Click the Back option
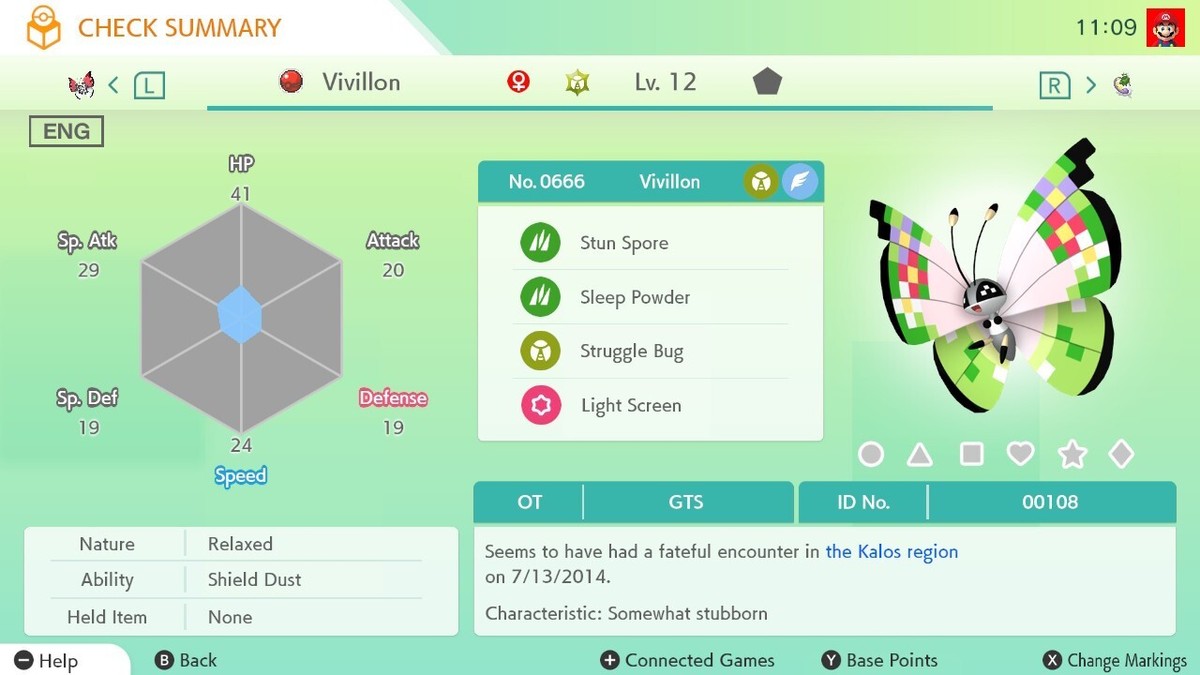 click(186, 660)
